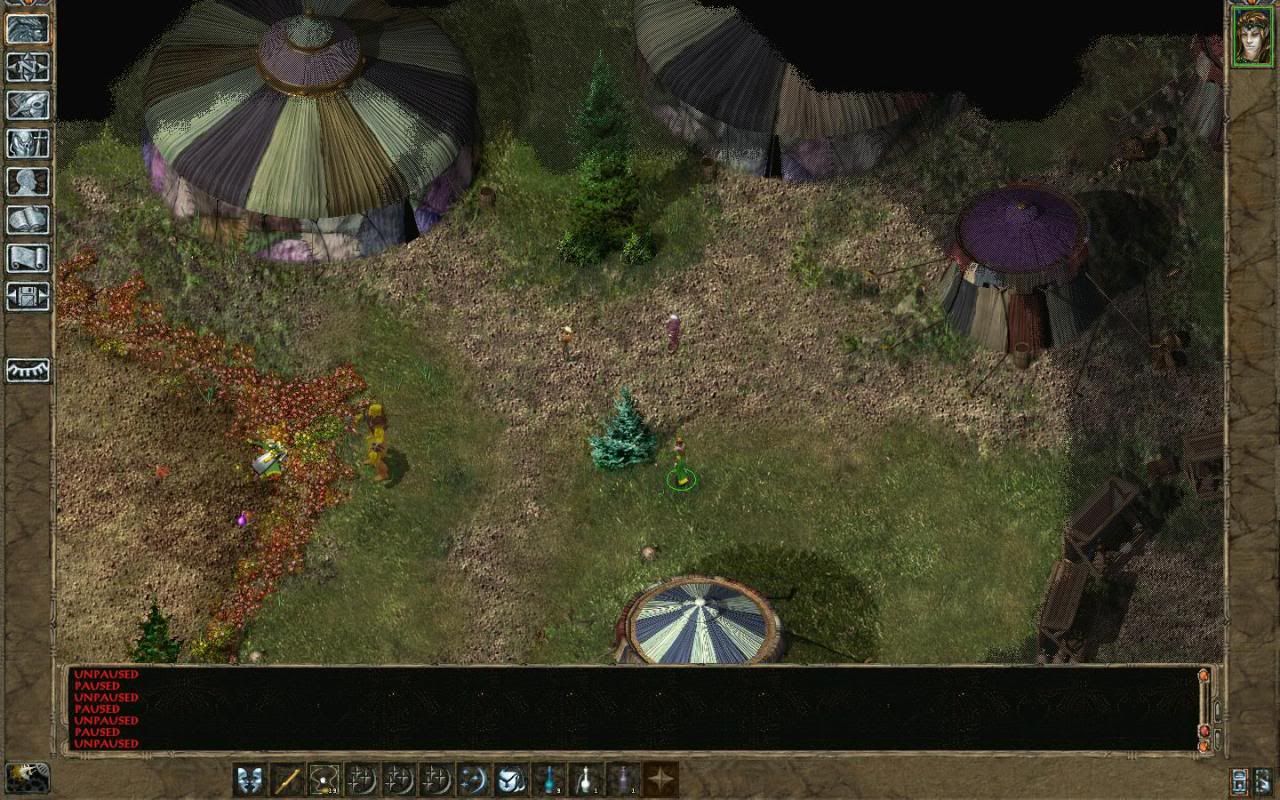Open the inventory screen

(28, 143)
